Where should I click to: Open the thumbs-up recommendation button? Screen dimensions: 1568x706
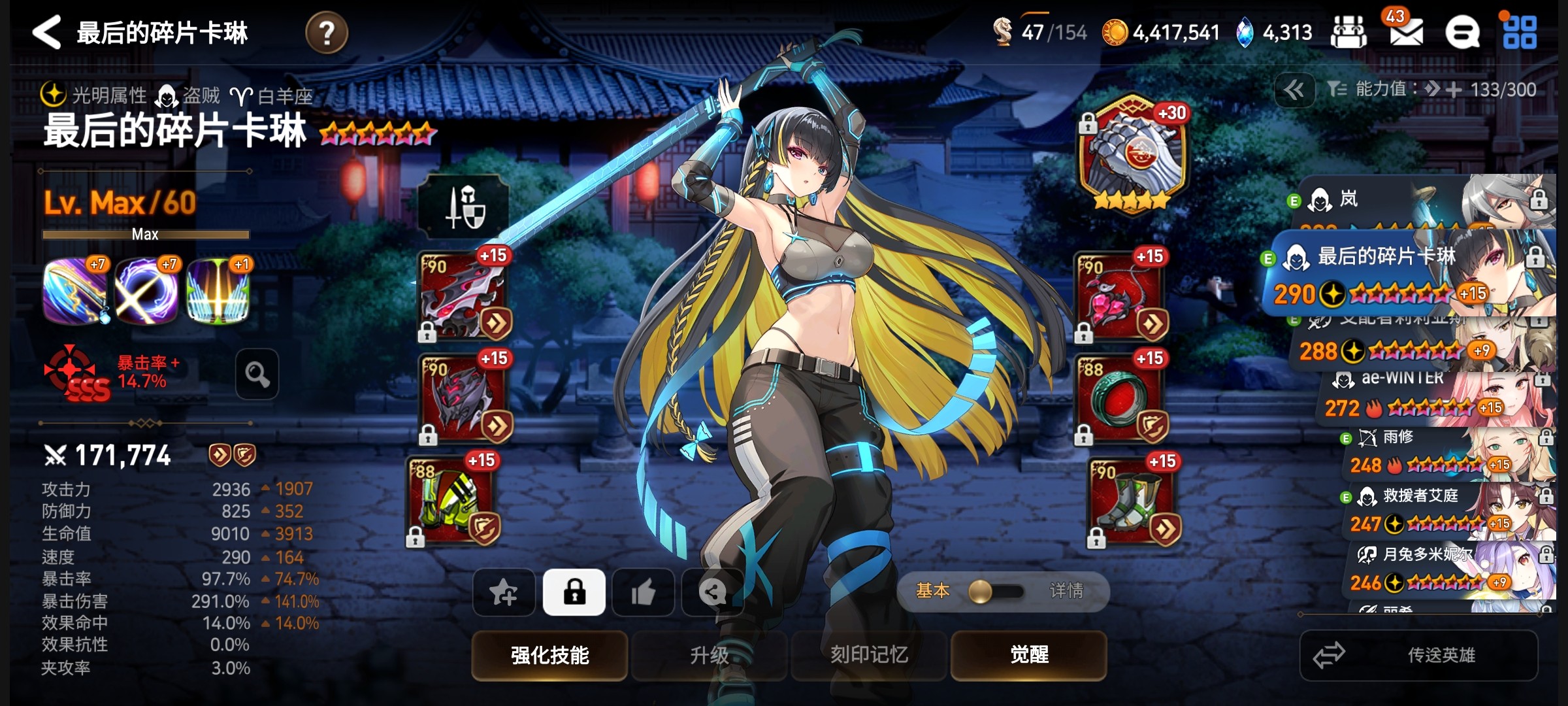(644, 592)
